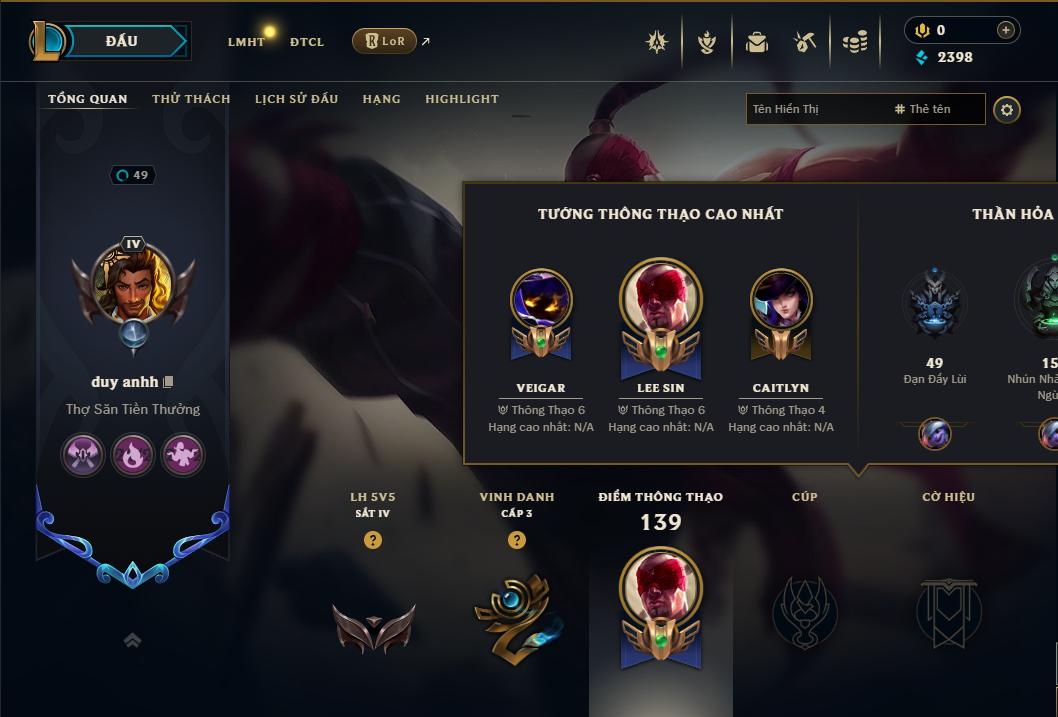Expand the banner chevron arrow
The width and height of the screenshot is (1058, 717).
(132, 640)
